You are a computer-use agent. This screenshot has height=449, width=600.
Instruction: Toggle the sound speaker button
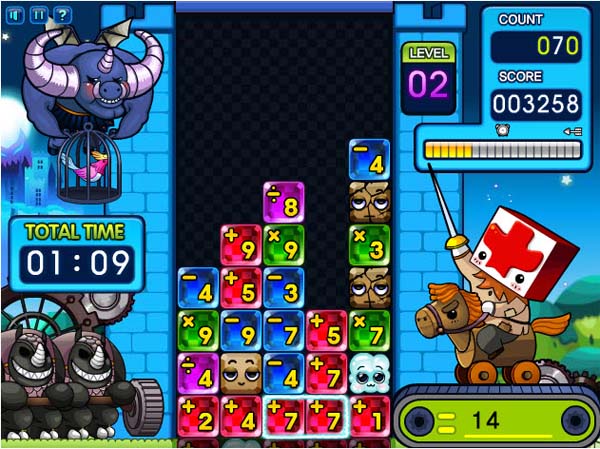coord(15,14)
